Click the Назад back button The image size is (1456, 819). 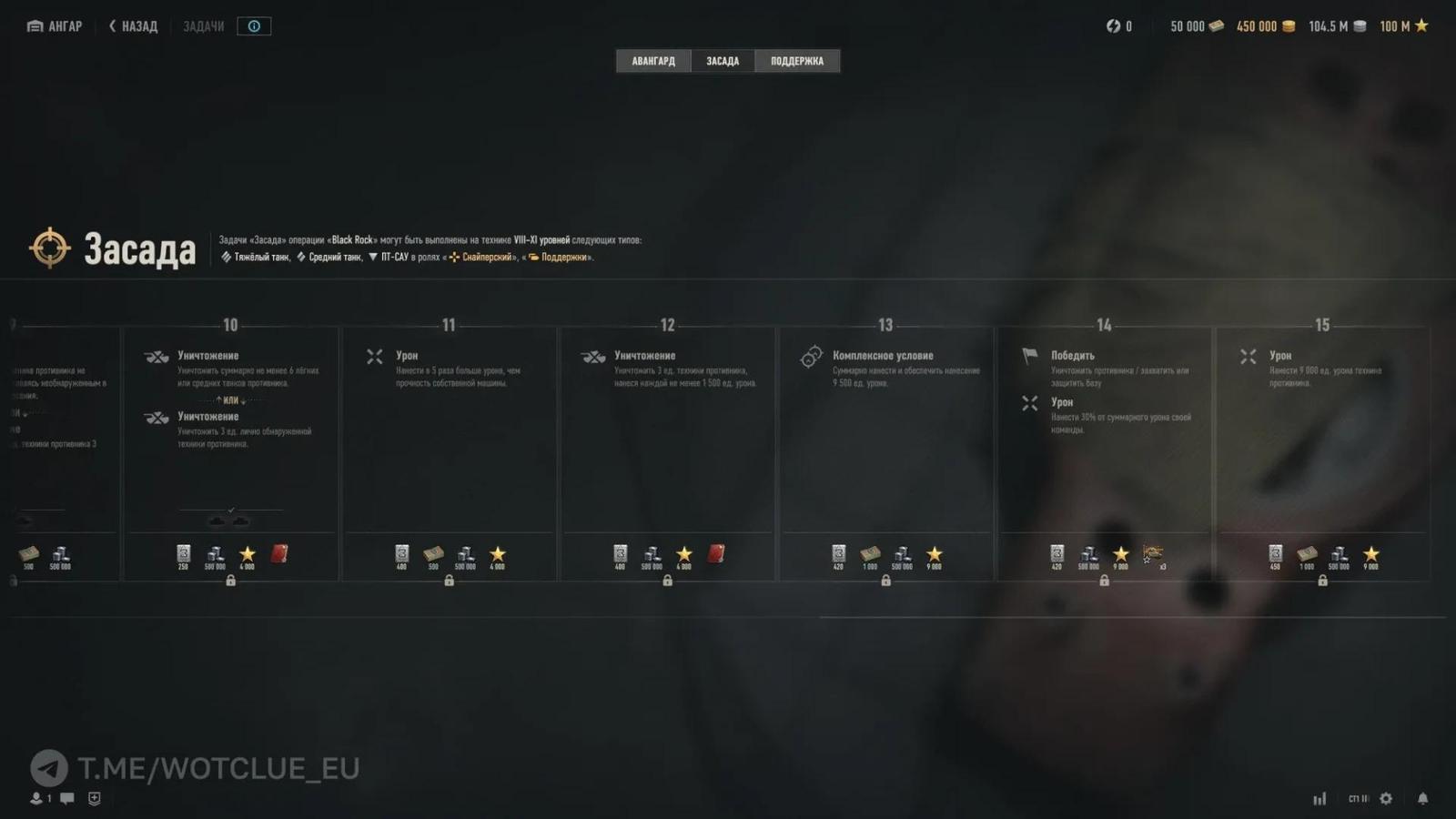coord(132,25)
